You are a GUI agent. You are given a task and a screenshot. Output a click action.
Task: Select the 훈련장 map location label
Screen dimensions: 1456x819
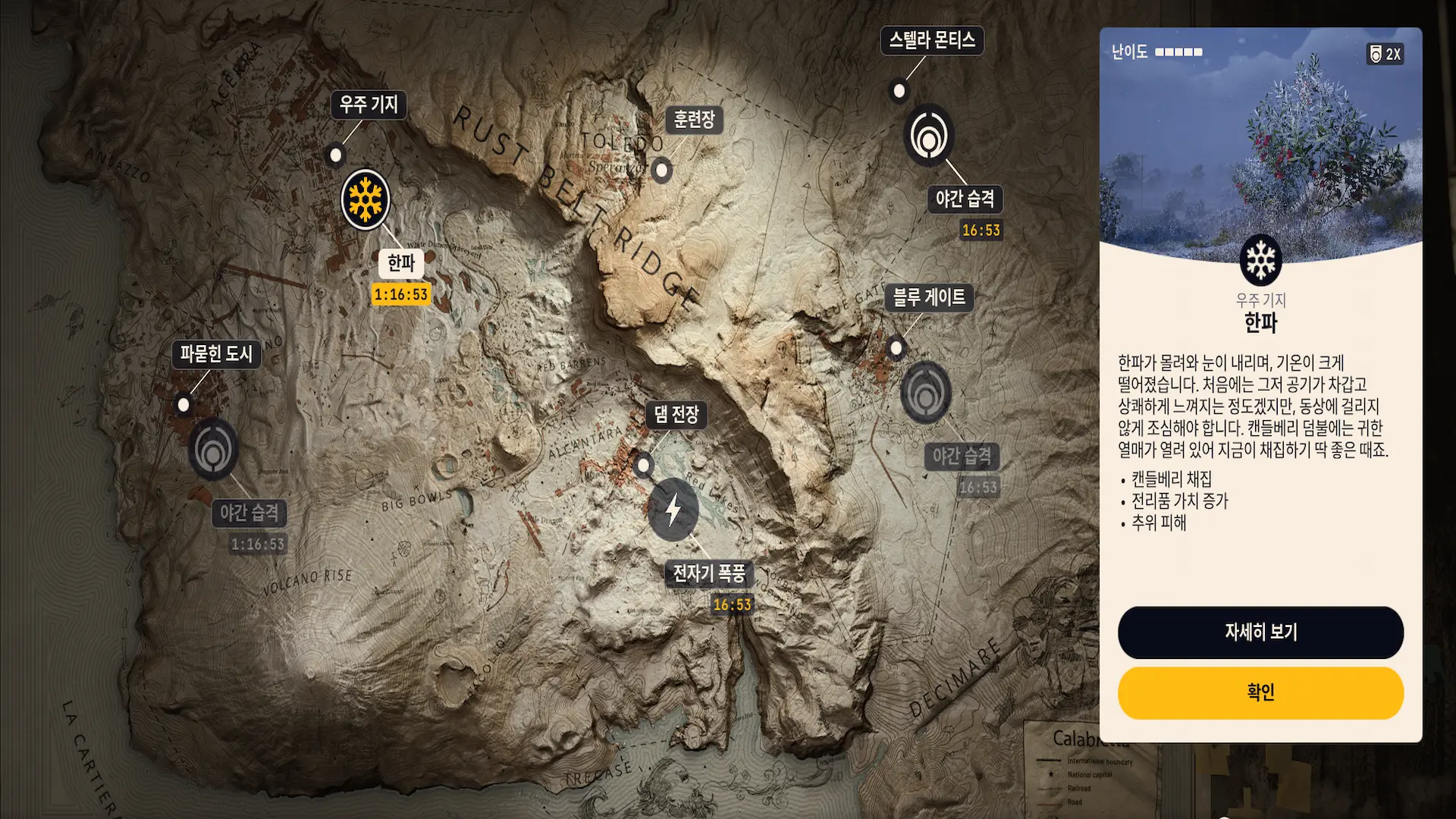point(694,119)
